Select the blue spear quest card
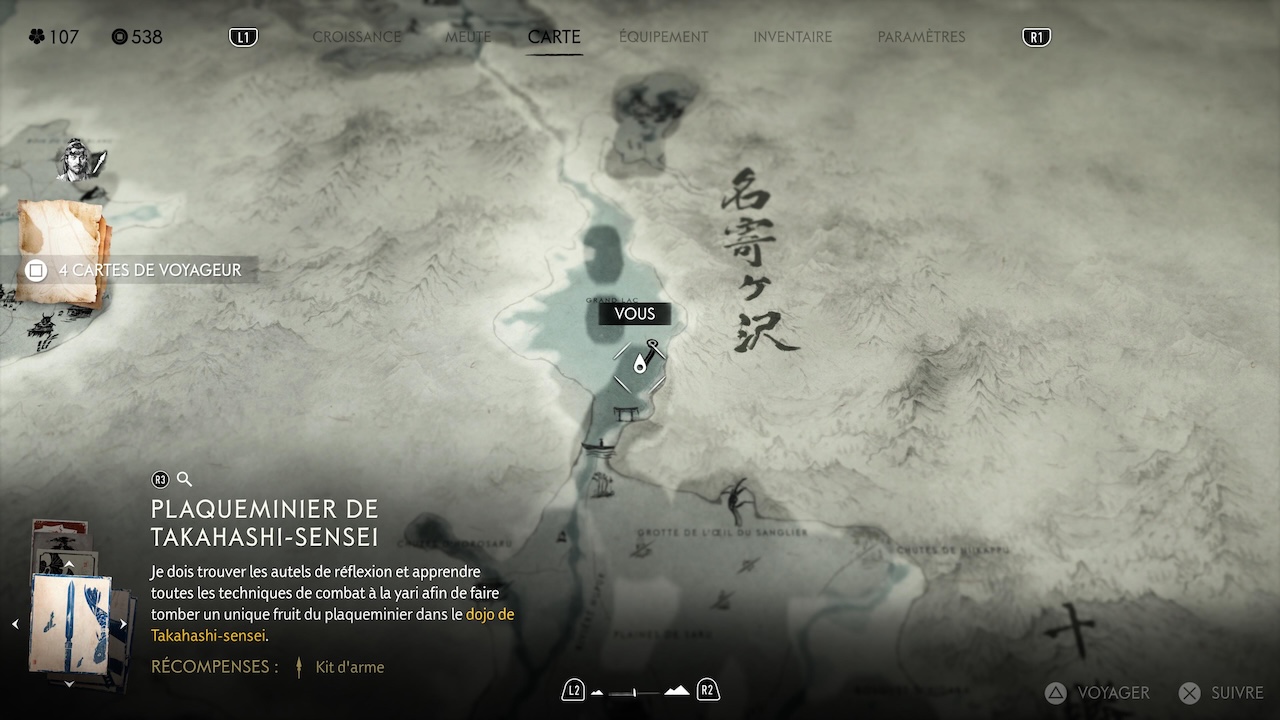Screen dimensions: 1280x720 point(68,623)
